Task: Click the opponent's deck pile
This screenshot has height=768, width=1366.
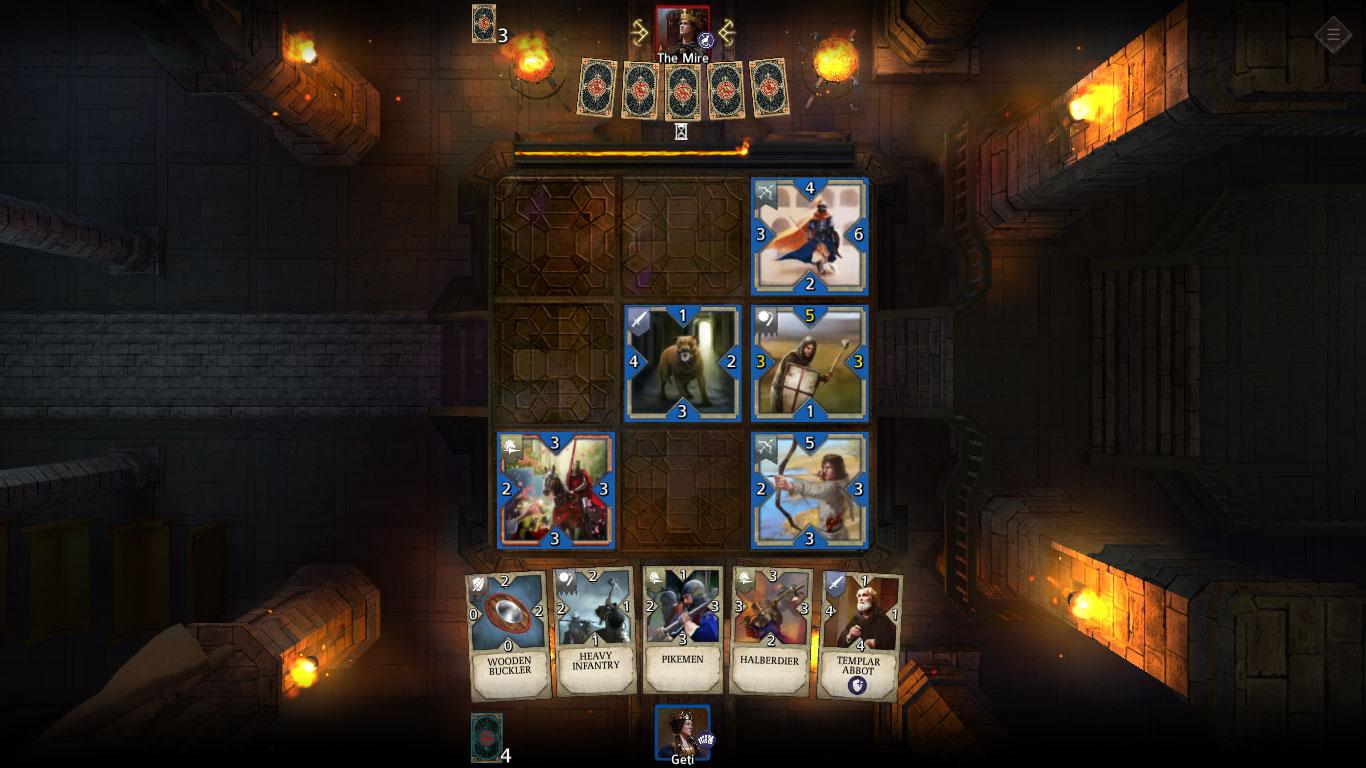Action: coord(484,23)
